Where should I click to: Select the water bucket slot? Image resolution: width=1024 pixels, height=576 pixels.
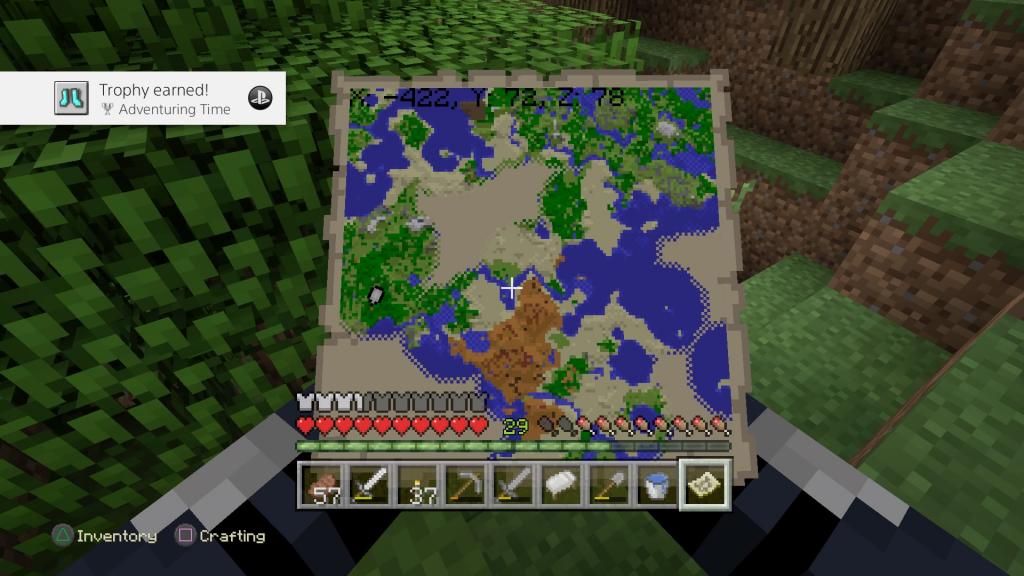655,486
